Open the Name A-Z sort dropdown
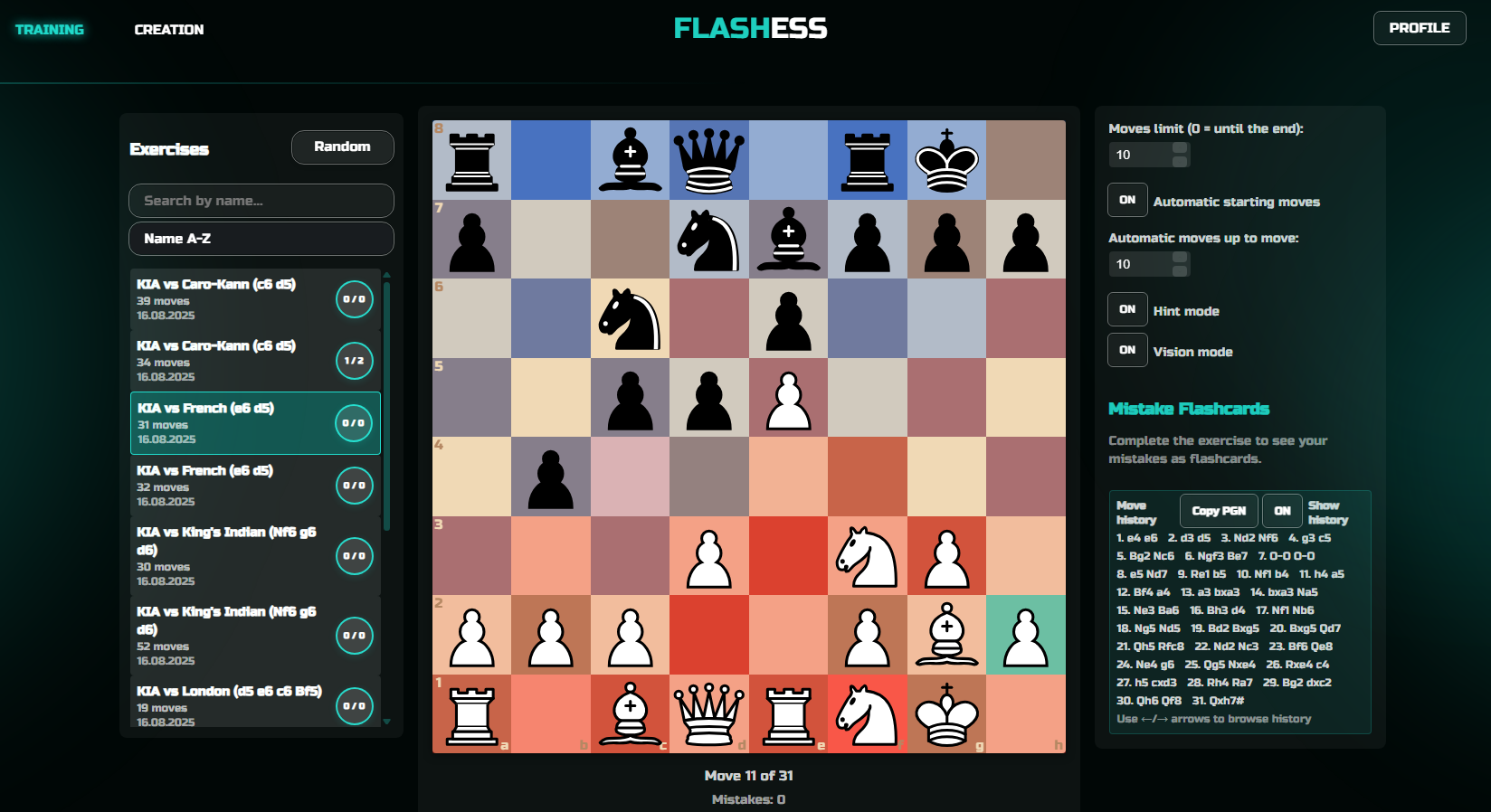The height and width of the screenshot is (812, 1491). pos(261,239)
